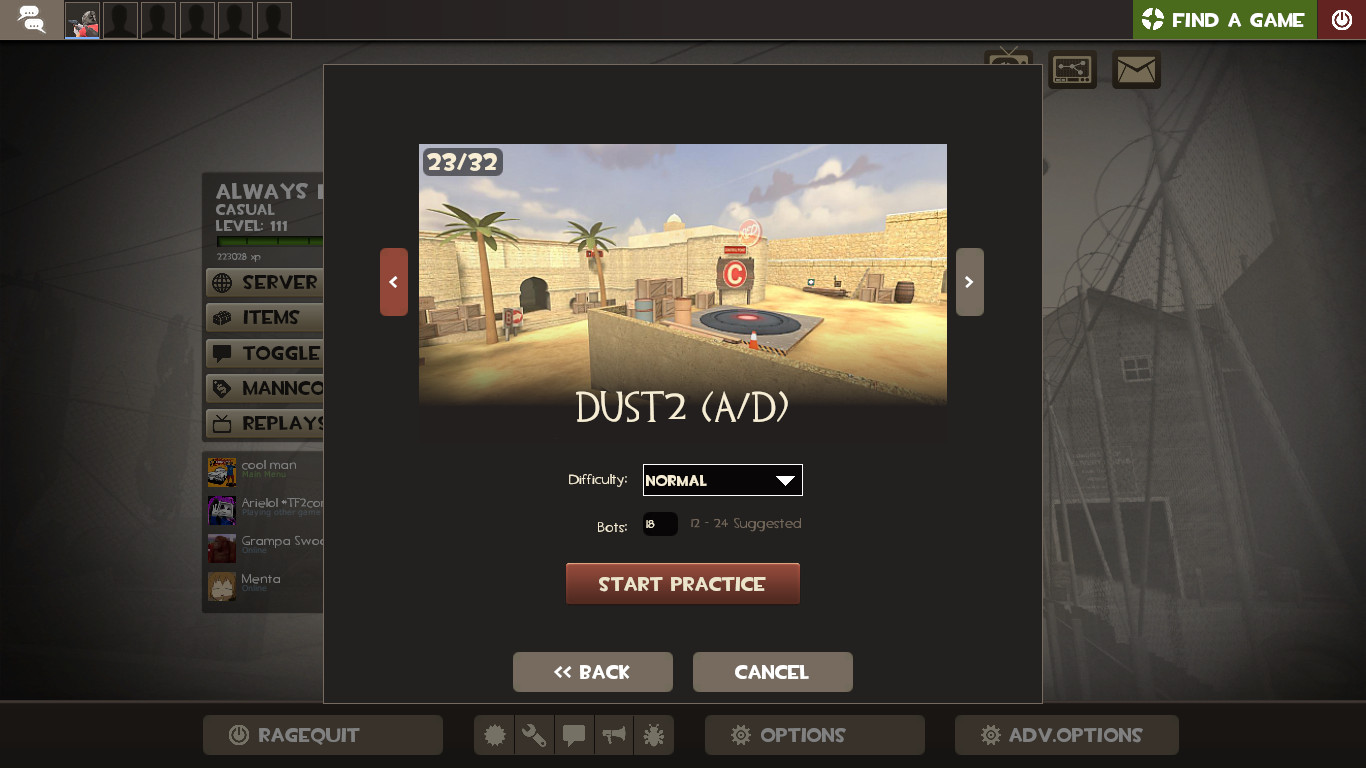The image size is (1366, 768).
Task: Open the wrench tools icon in bottom toolbar
Action: point(534,734)
